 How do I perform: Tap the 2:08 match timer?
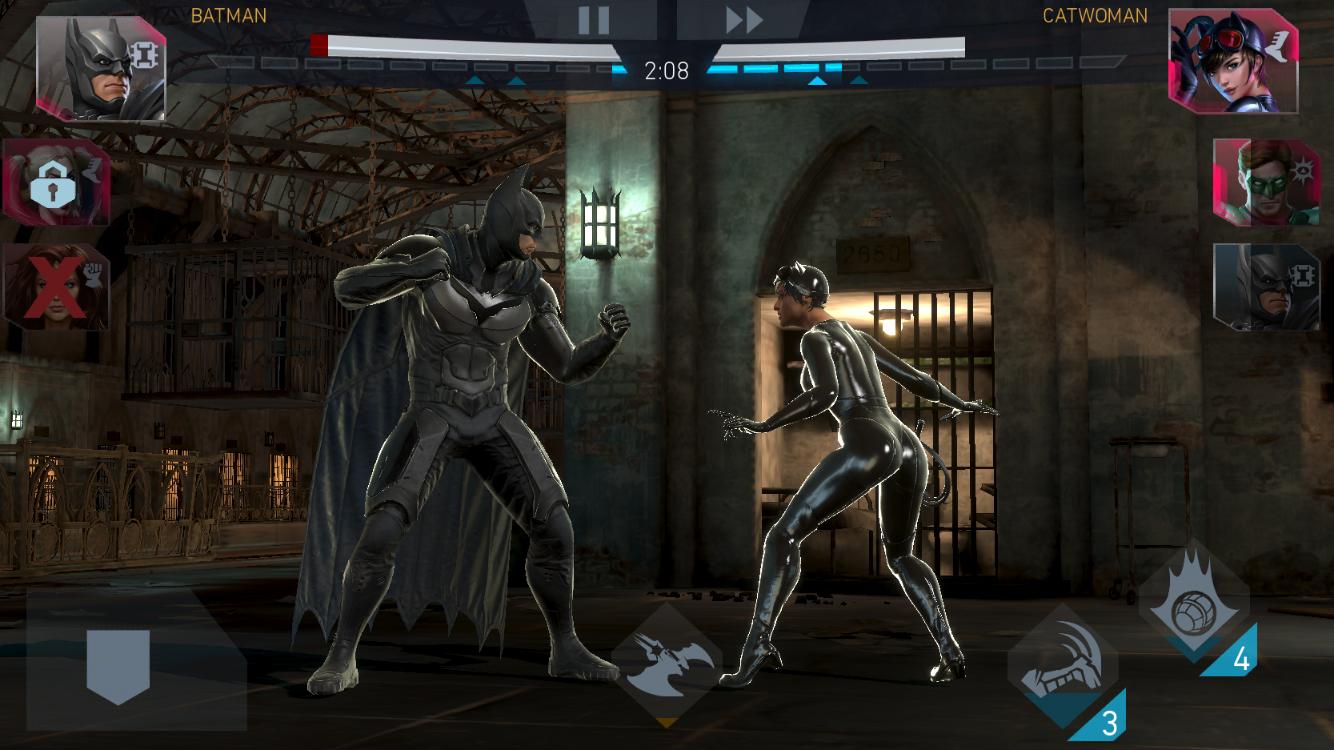[x=667, y=71]
